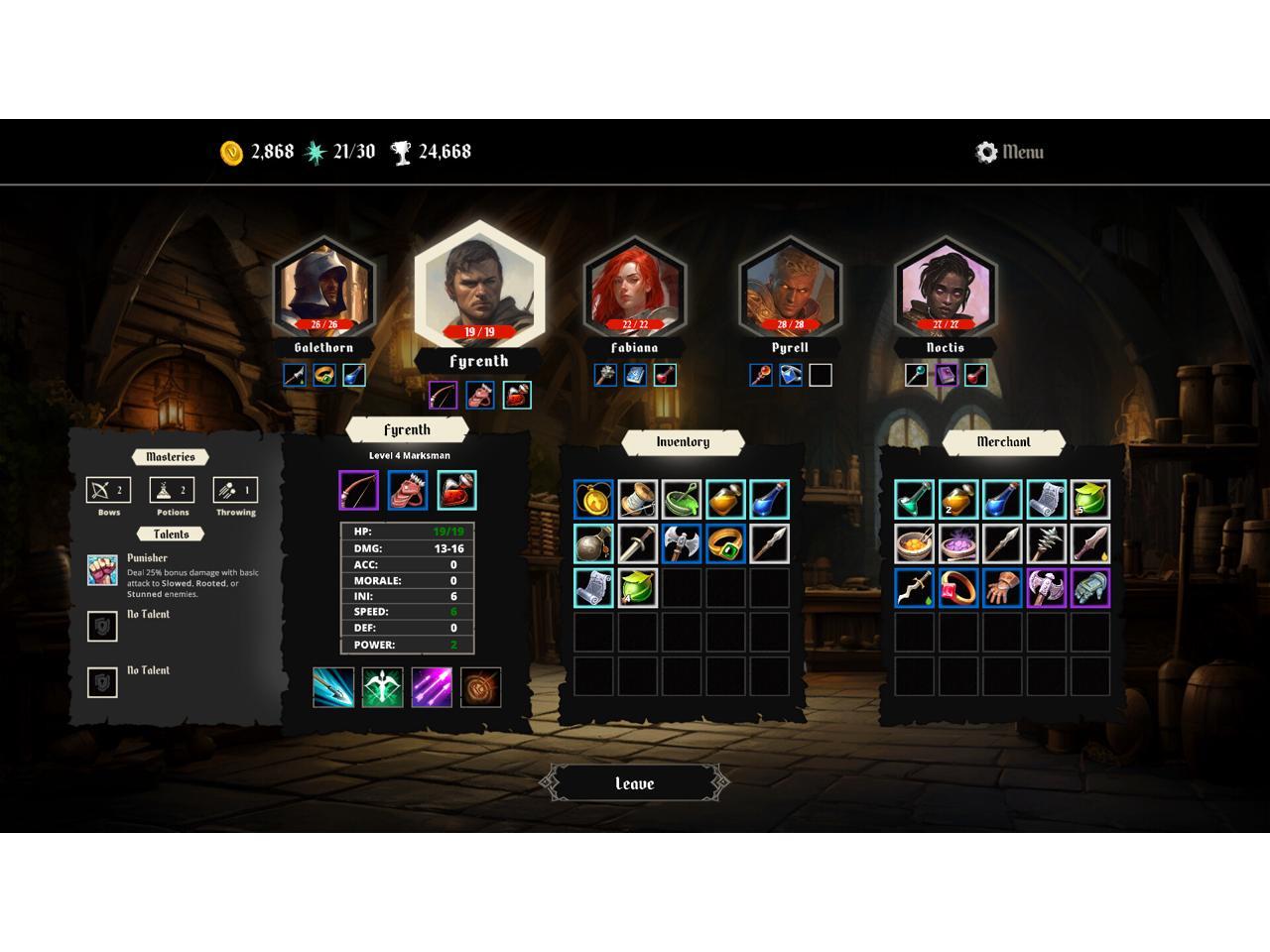The height and width of the screenshot is (952, 1270).
Task: Click the merchant's green flask potion
Action: (915, 500)
